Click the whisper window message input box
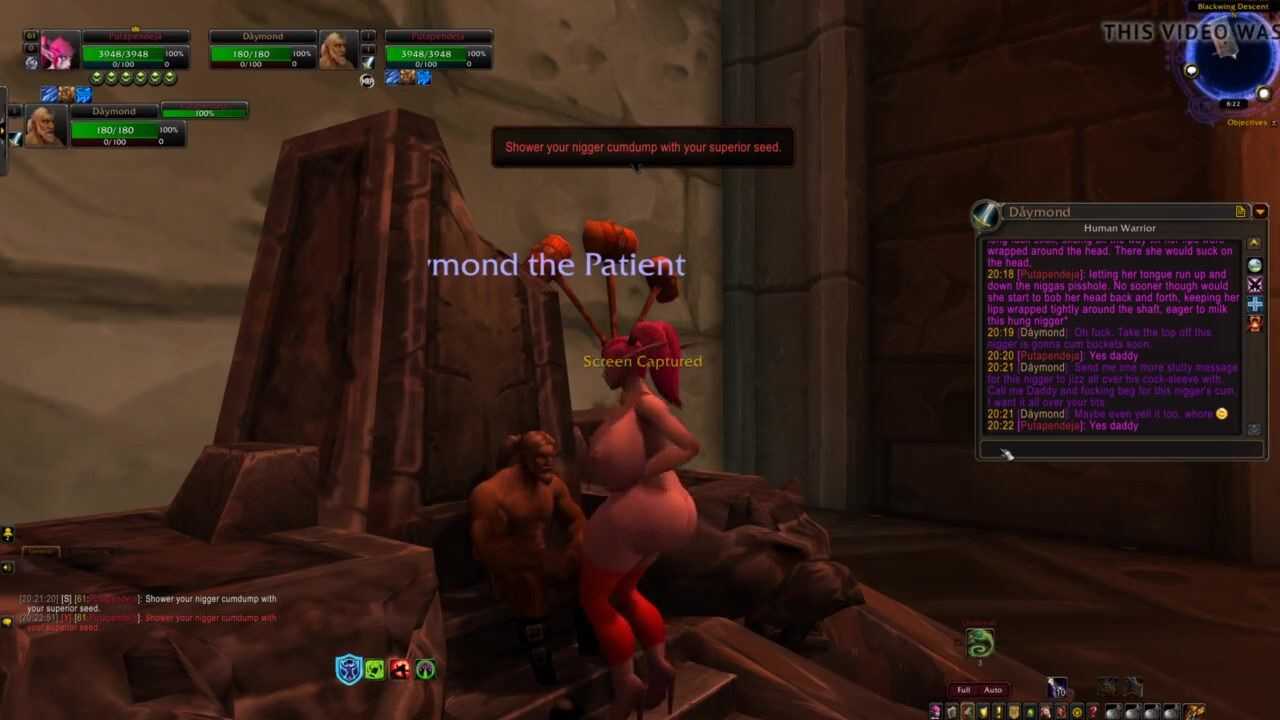 1120,450
